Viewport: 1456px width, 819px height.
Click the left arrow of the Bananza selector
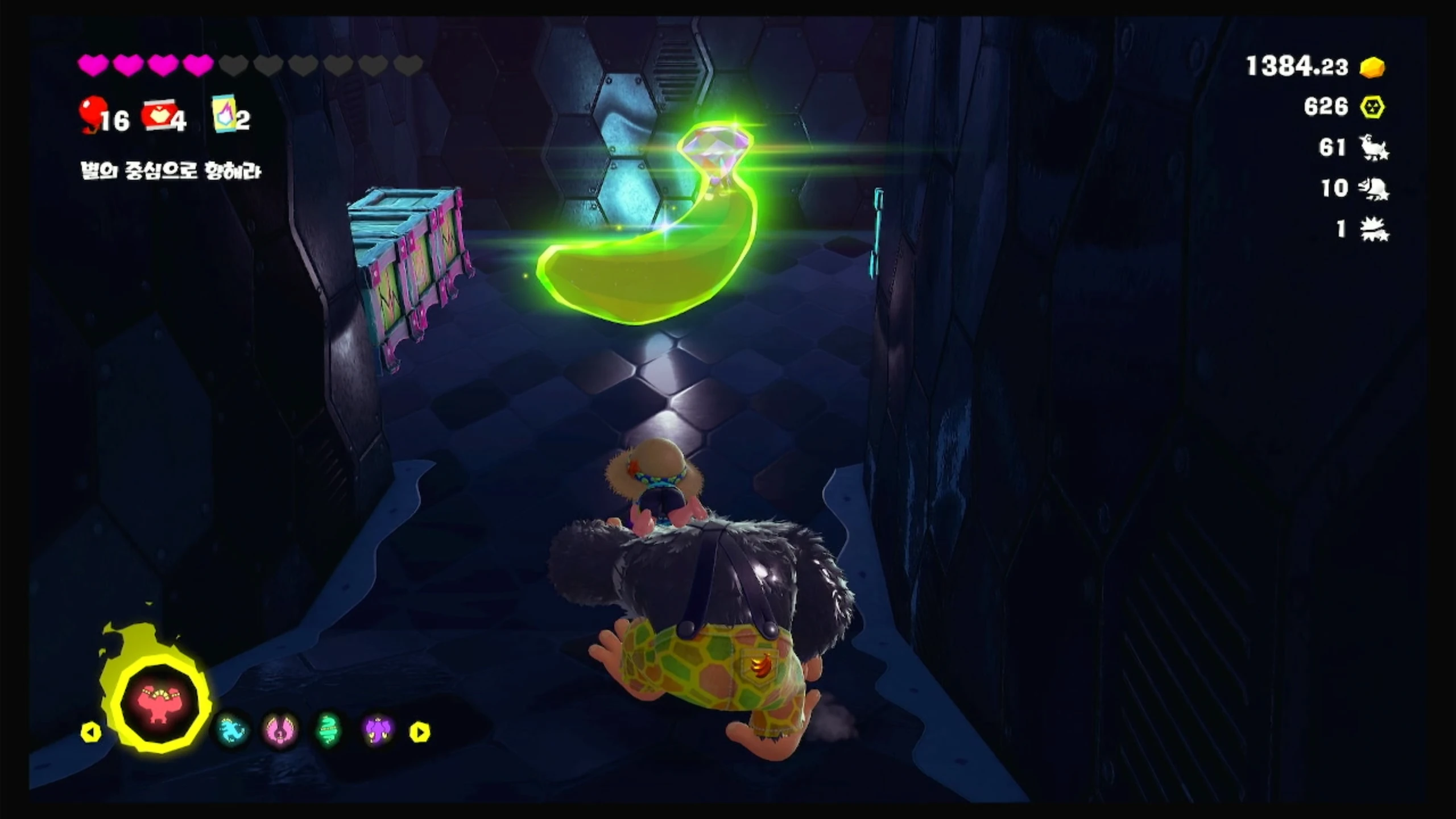[91, 732]
